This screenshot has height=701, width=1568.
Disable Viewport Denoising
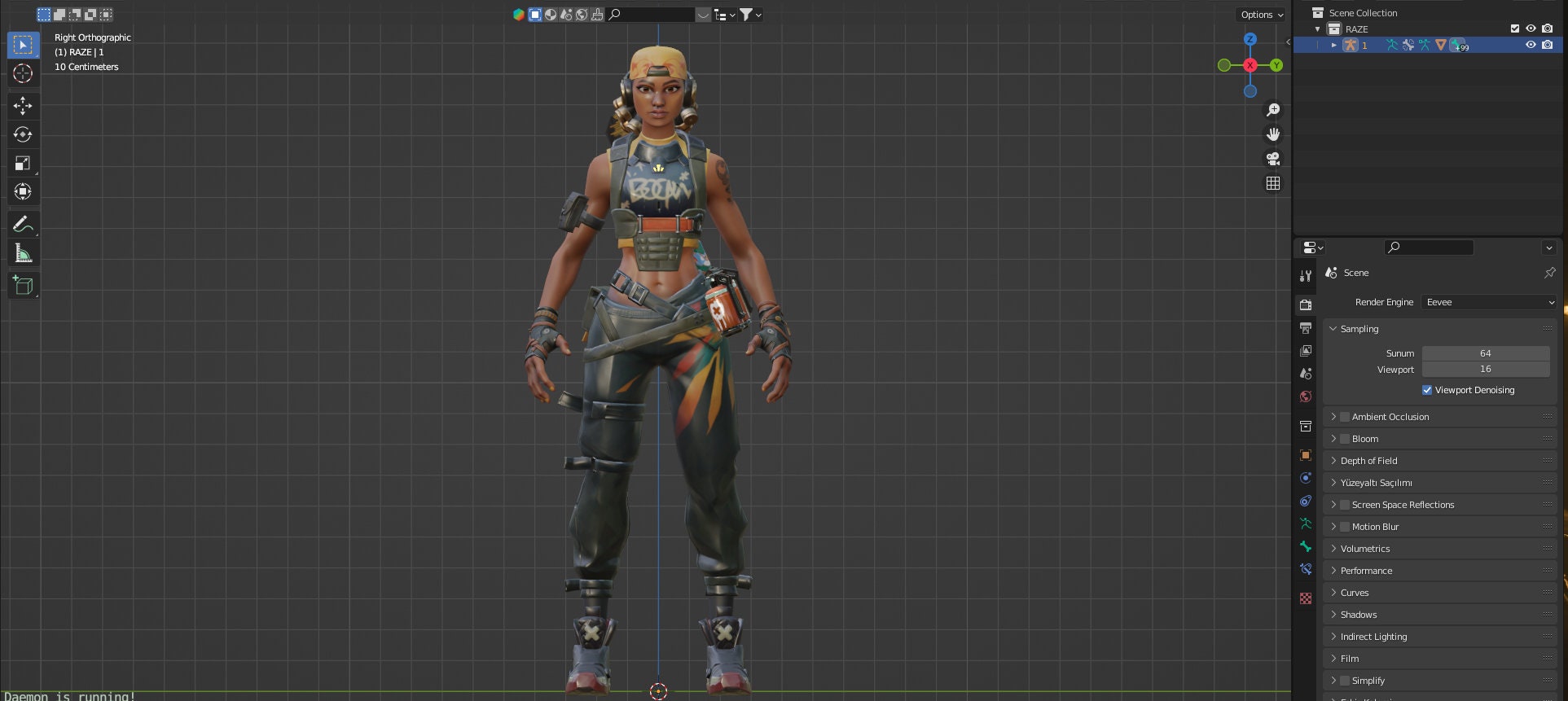[x=1427, y=390]
